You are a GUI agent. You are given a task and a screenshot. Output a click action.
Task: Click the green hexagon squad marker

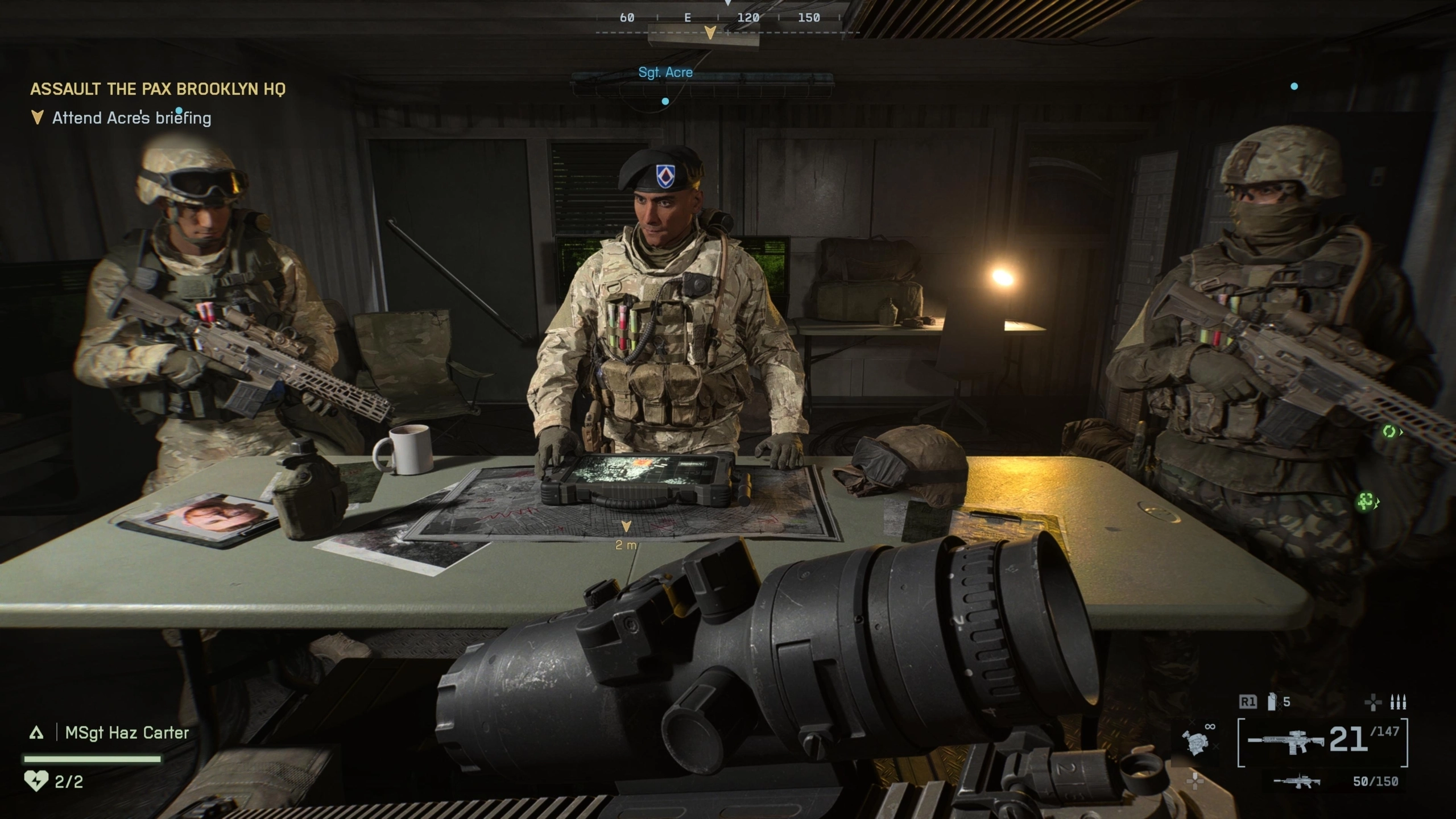(1389, 432)
